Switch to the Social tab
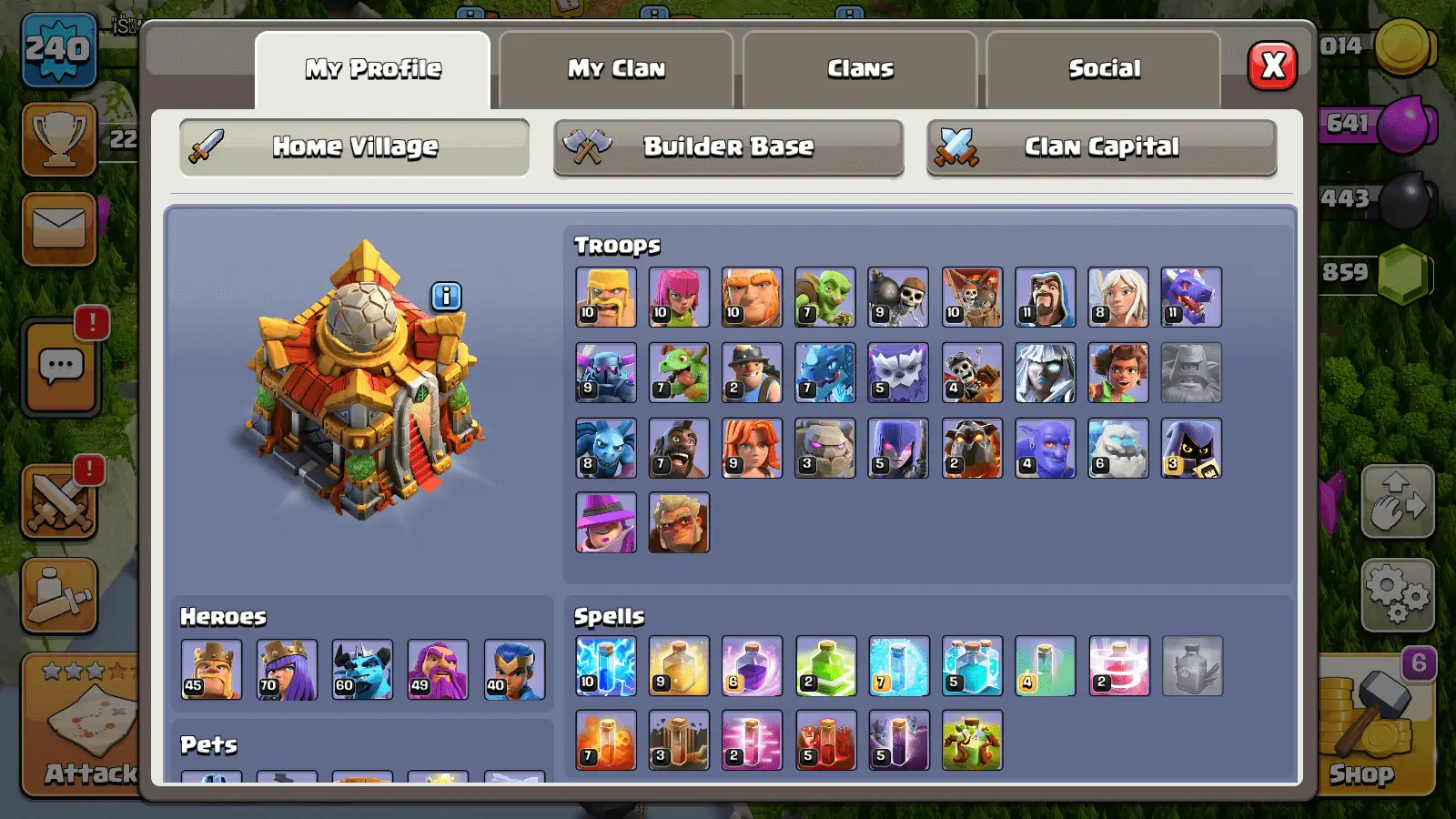This screenshot has width=1456, height=819. click(1103, 69)
